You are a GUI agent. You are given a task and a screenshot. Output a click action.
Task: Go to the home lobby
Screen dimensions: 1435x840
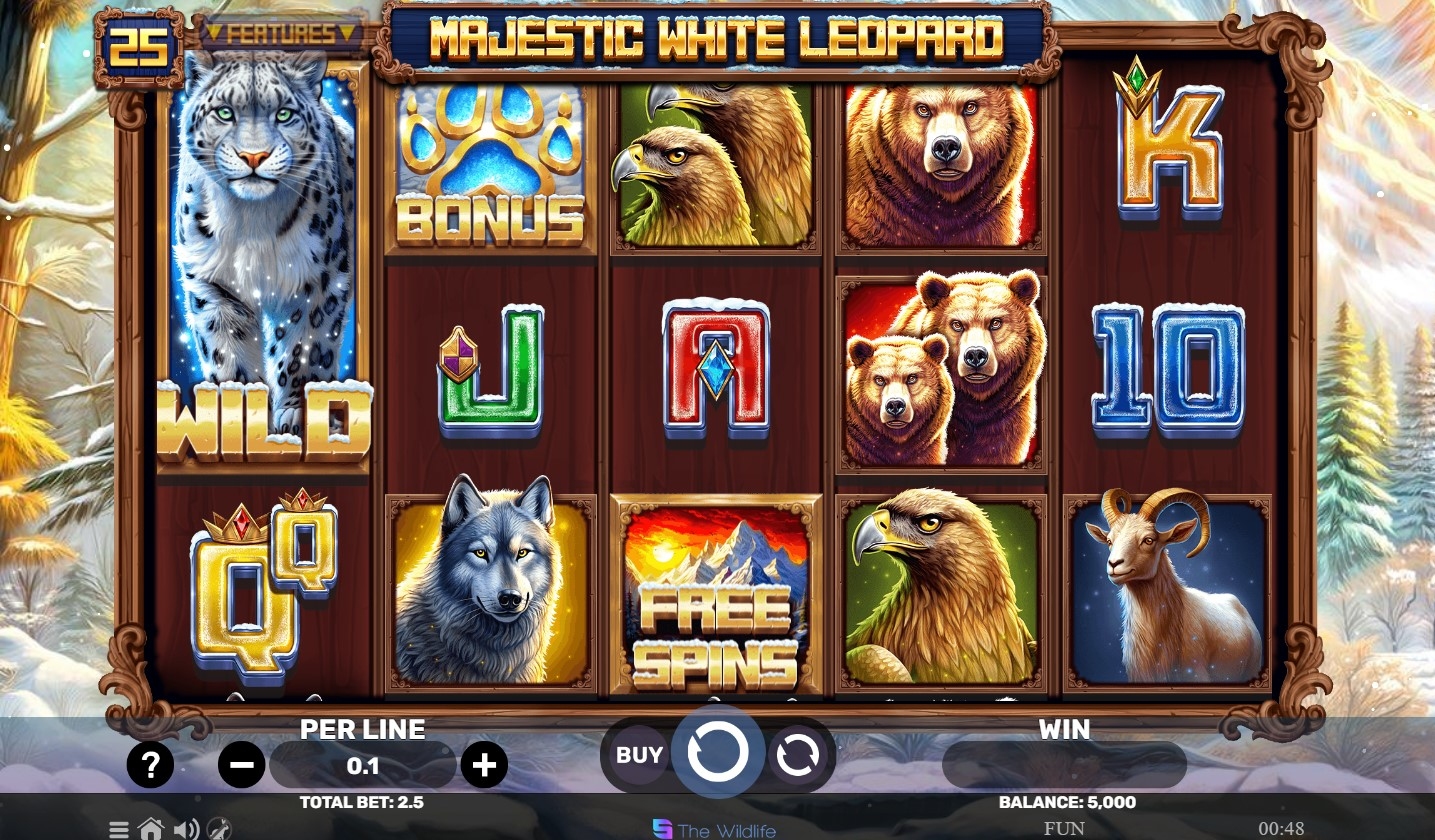(x=151, y=829)
